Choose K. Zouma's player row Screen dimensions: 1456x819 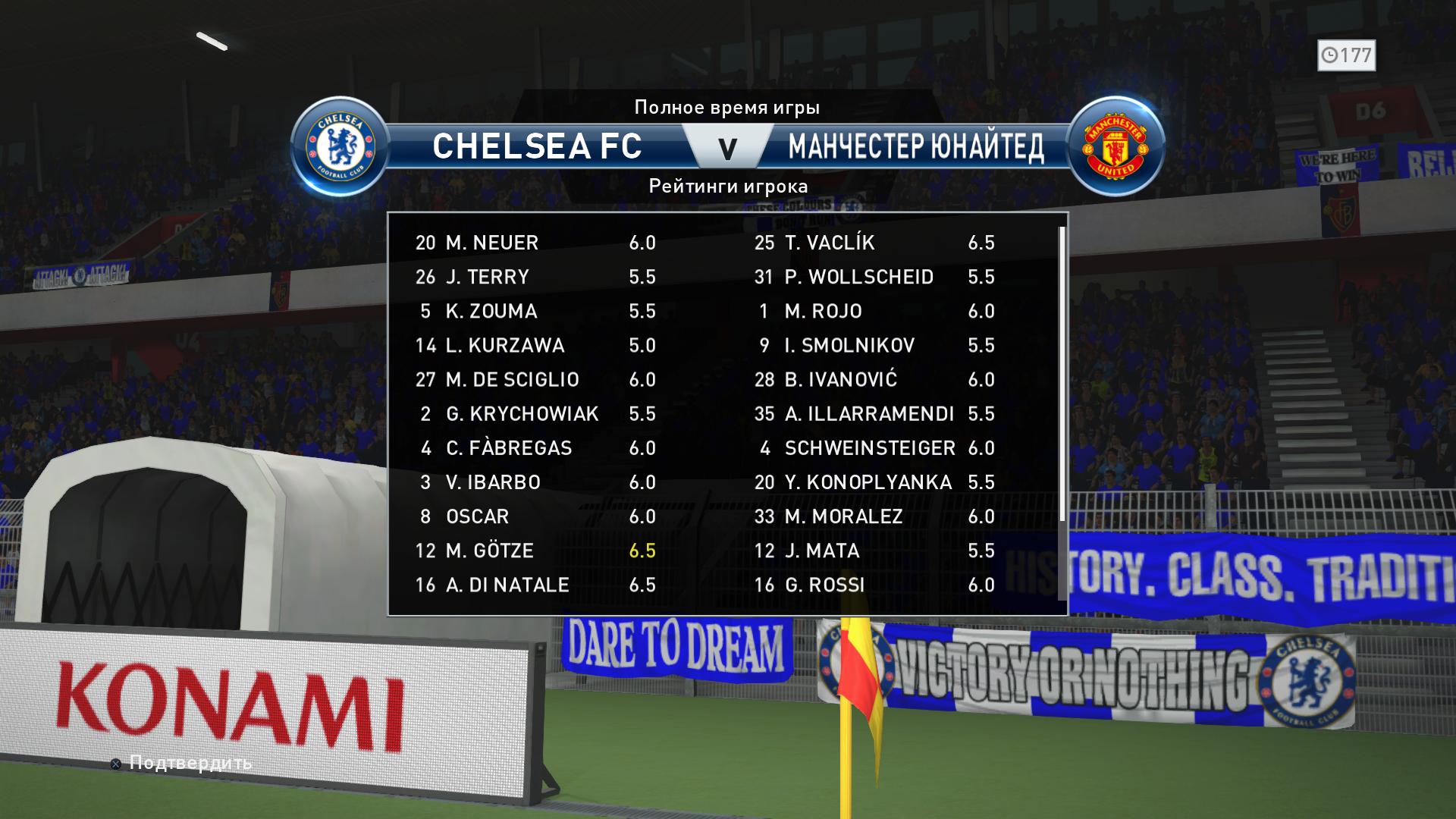(535, 311)
